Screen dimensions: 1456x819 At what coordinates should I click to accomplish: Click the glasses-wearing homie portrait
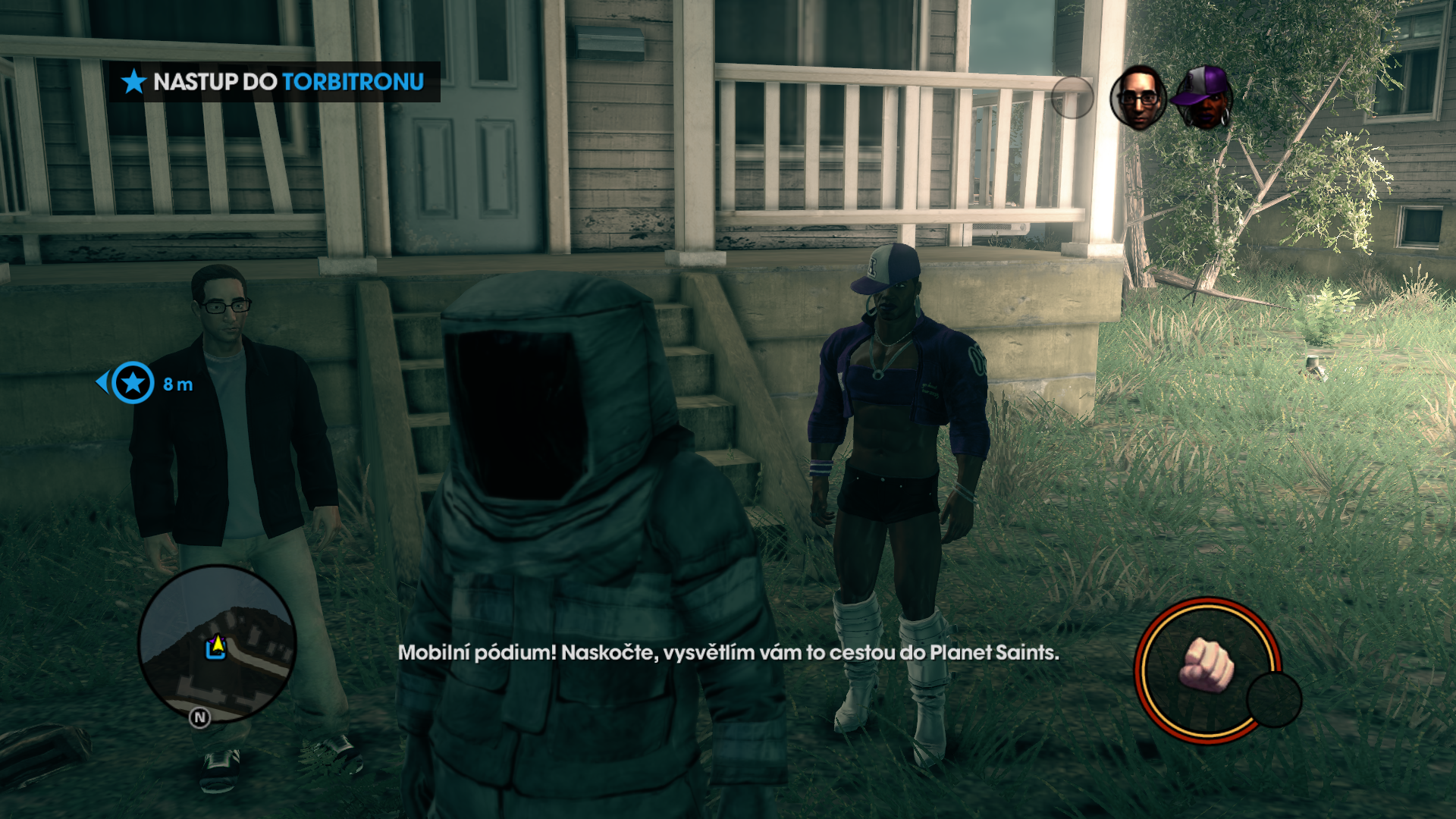(x=1137, y=98)
